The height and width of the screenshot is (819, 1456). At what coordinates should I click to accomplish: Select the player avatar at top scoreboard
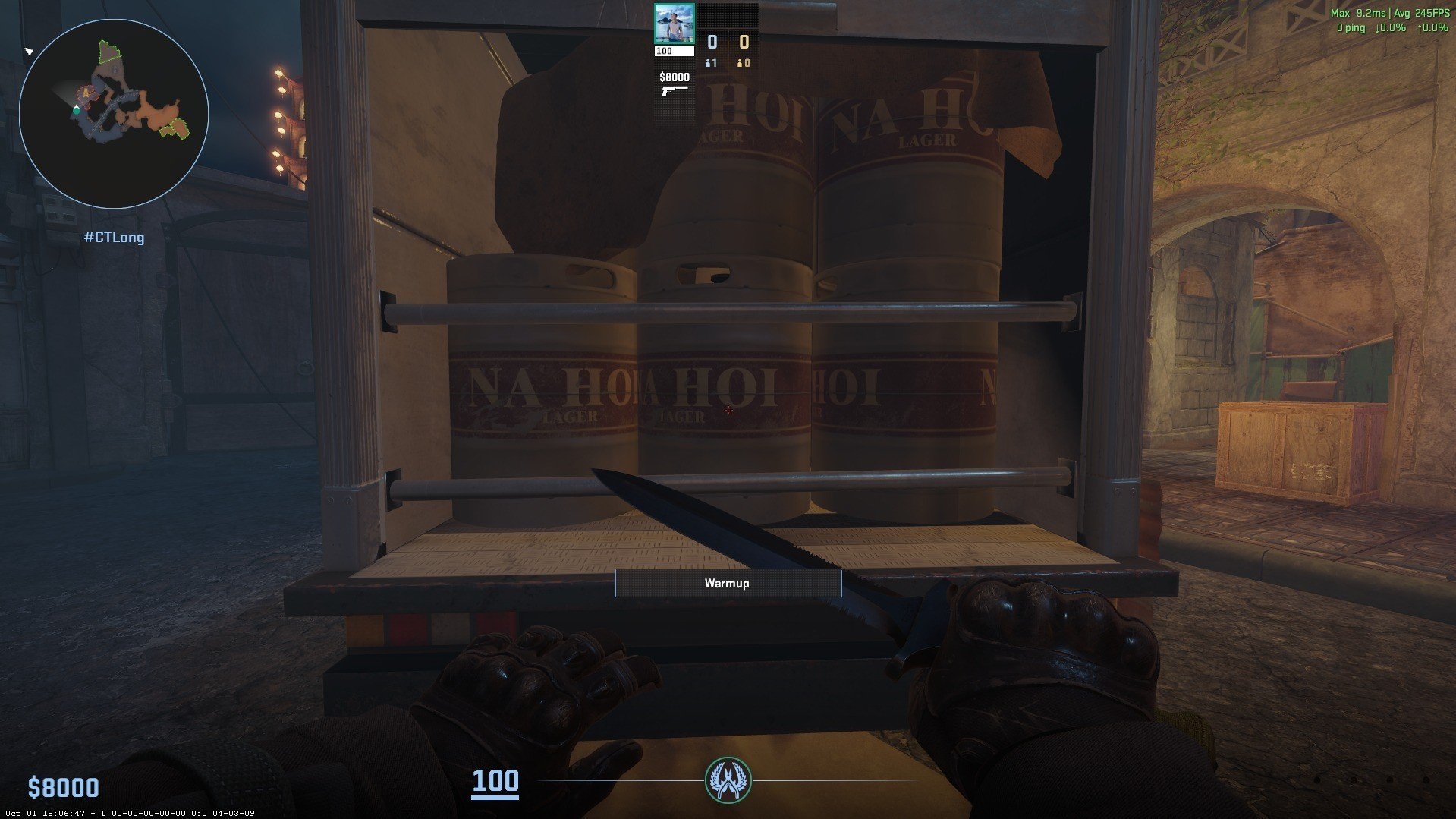(674, 24)
